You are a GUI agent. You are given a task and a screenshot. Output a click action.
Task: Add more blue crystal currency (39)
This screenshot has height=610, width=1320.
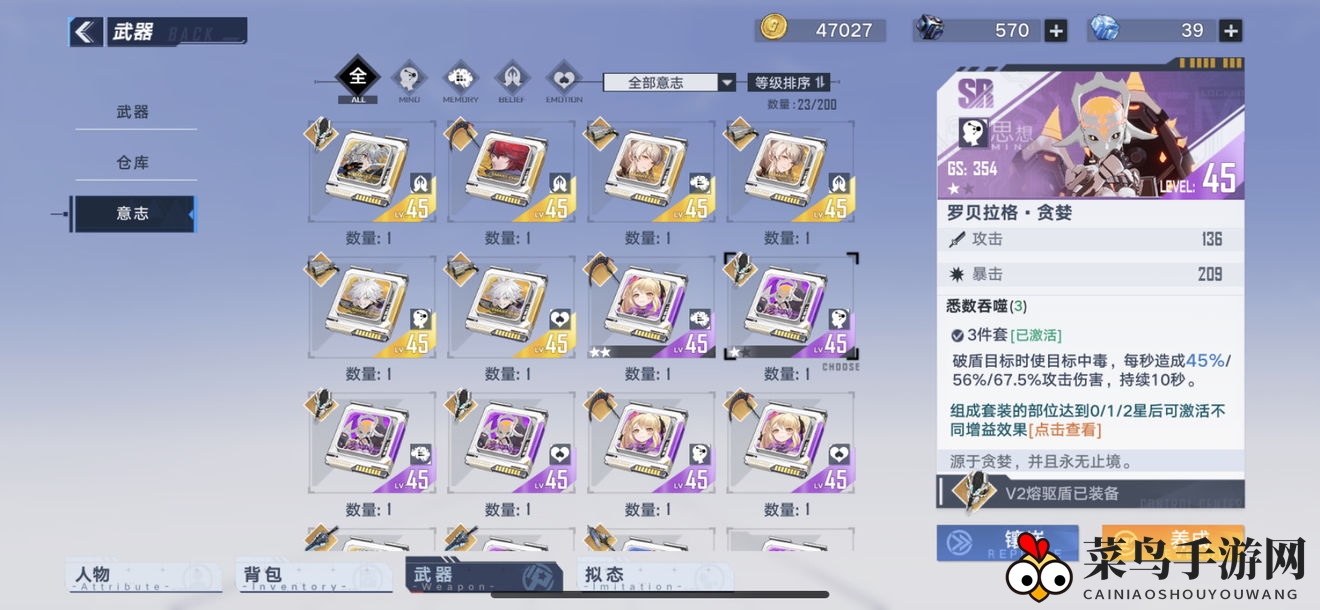1231,31
